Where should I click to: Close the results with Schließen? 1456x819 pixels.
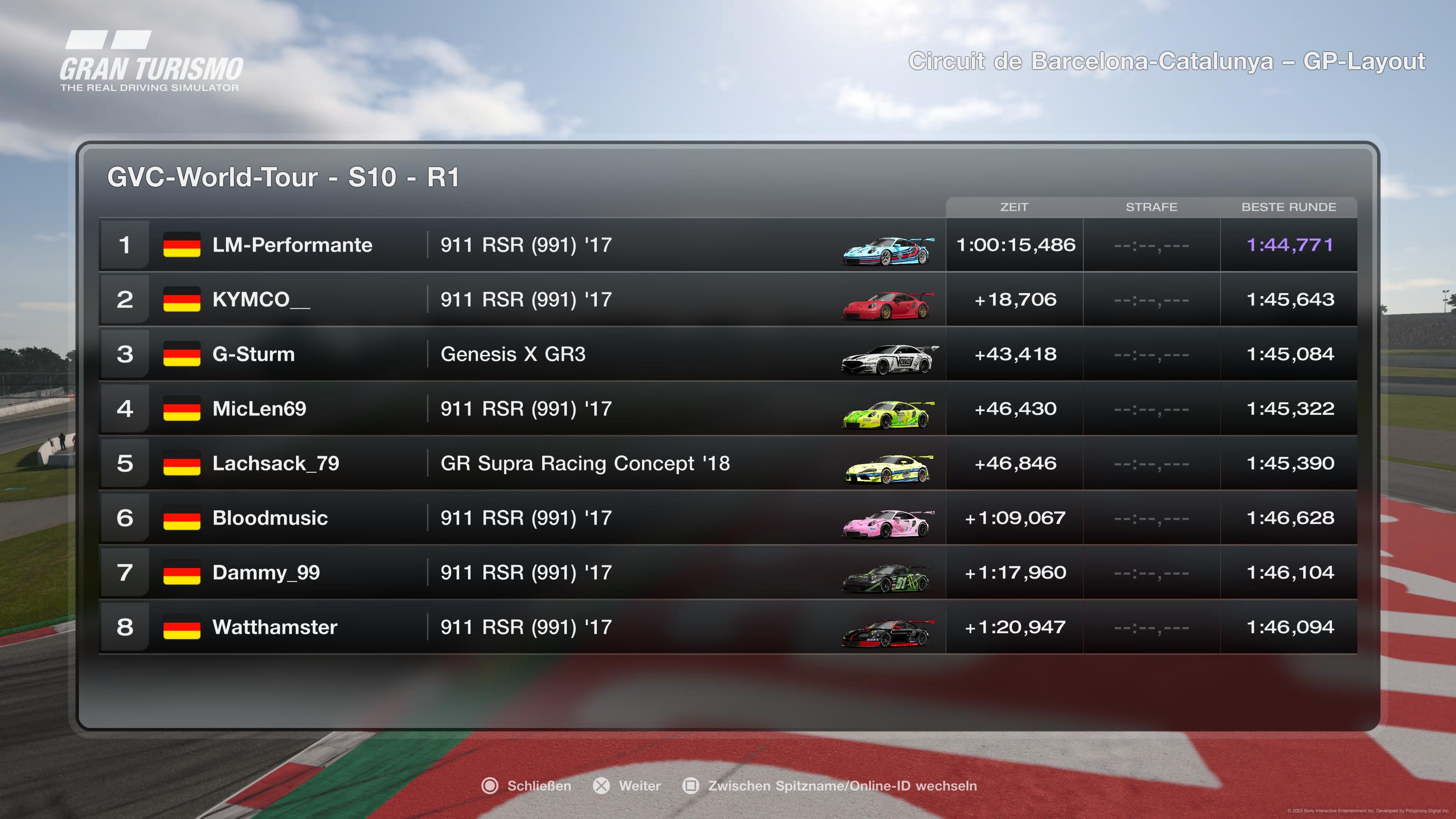527,786
